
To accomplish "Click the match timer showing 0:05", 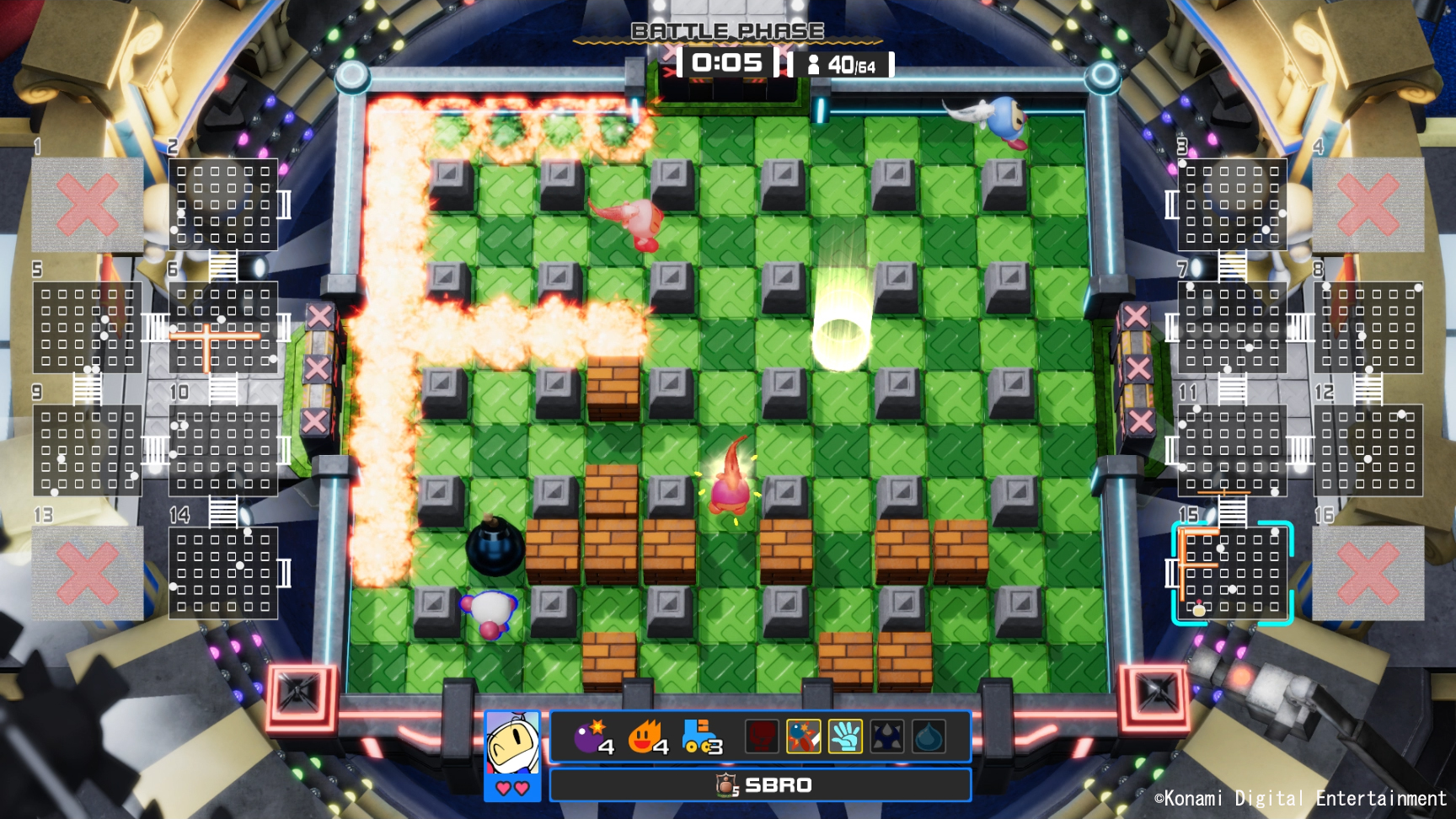I will point(726,62).
